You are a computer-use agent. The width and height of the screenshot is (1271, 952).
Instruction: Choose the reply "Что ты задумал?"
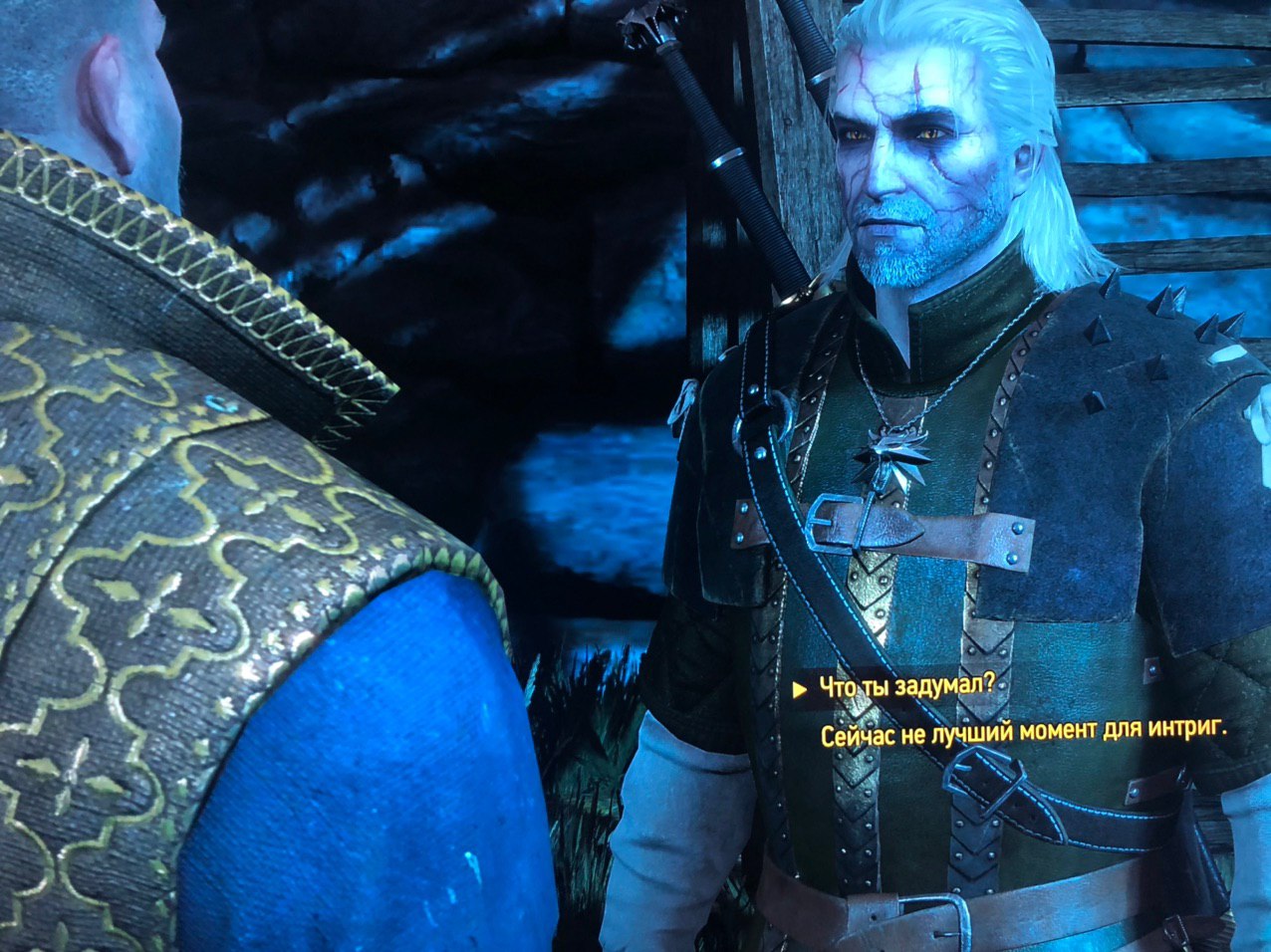pos(906,688)
